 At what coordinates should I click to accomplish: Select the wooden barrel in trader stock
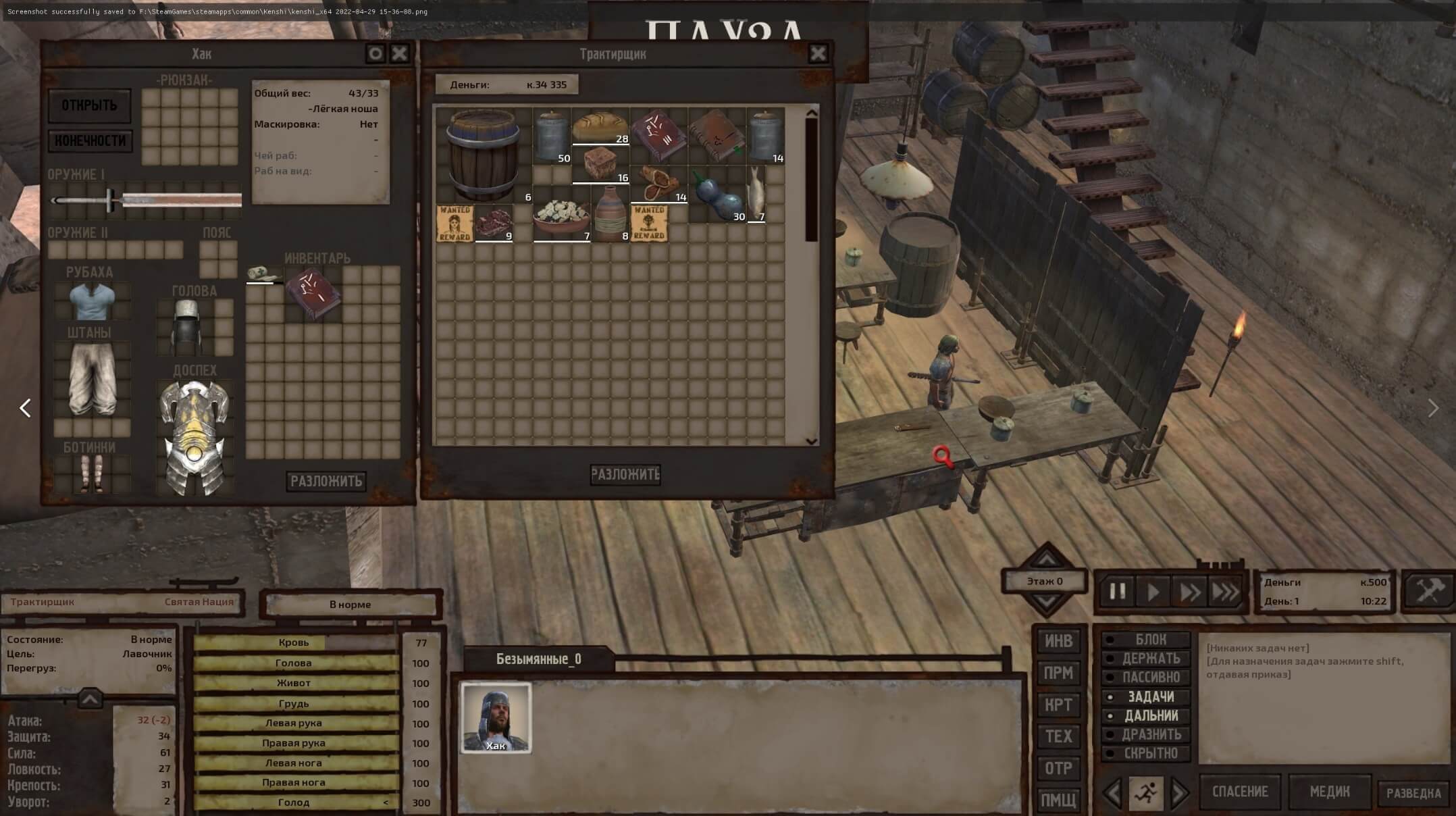[x=483, y=154]
